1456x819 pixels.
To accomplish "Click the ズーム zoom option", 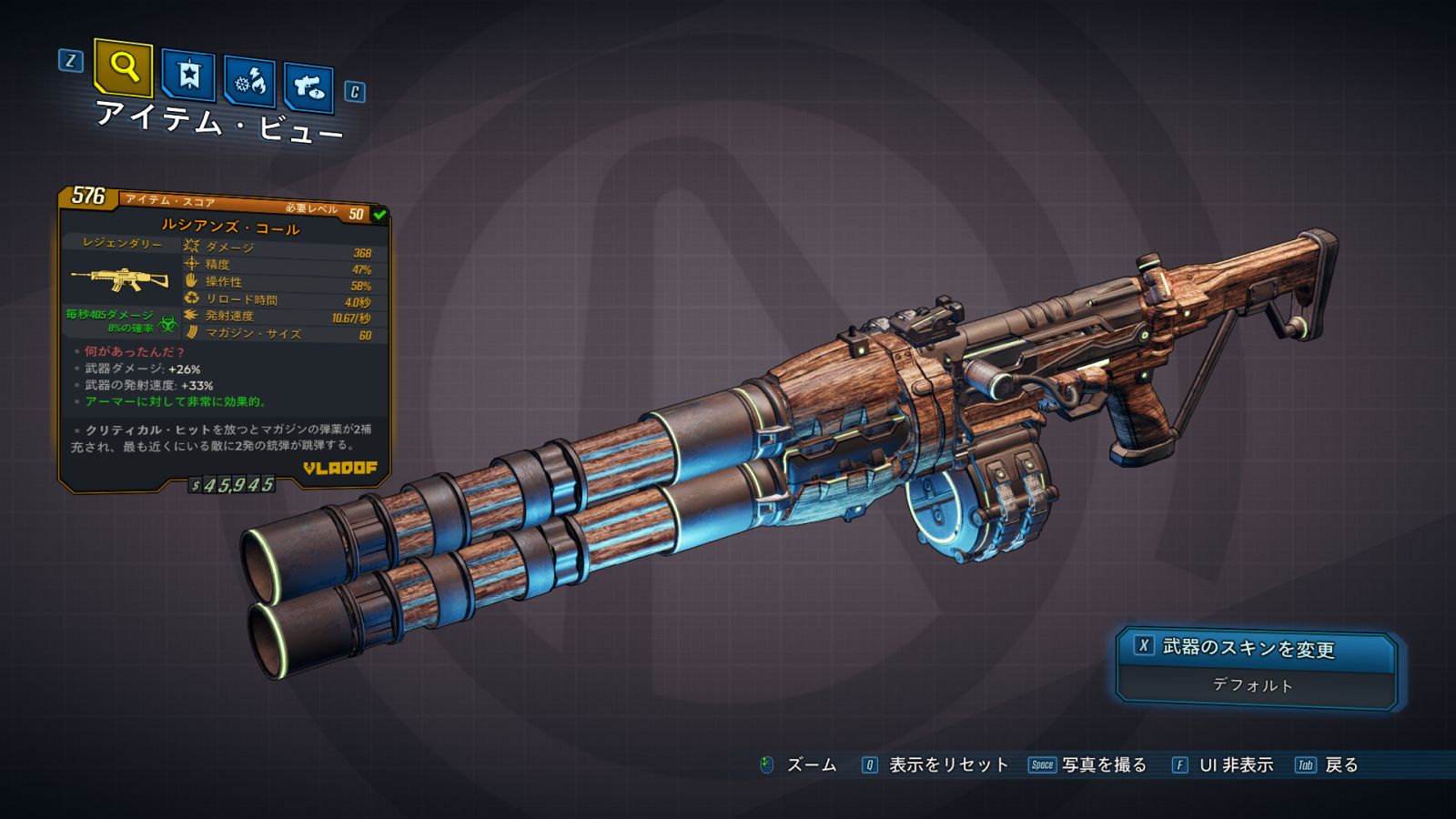I will tap(810, 765).
